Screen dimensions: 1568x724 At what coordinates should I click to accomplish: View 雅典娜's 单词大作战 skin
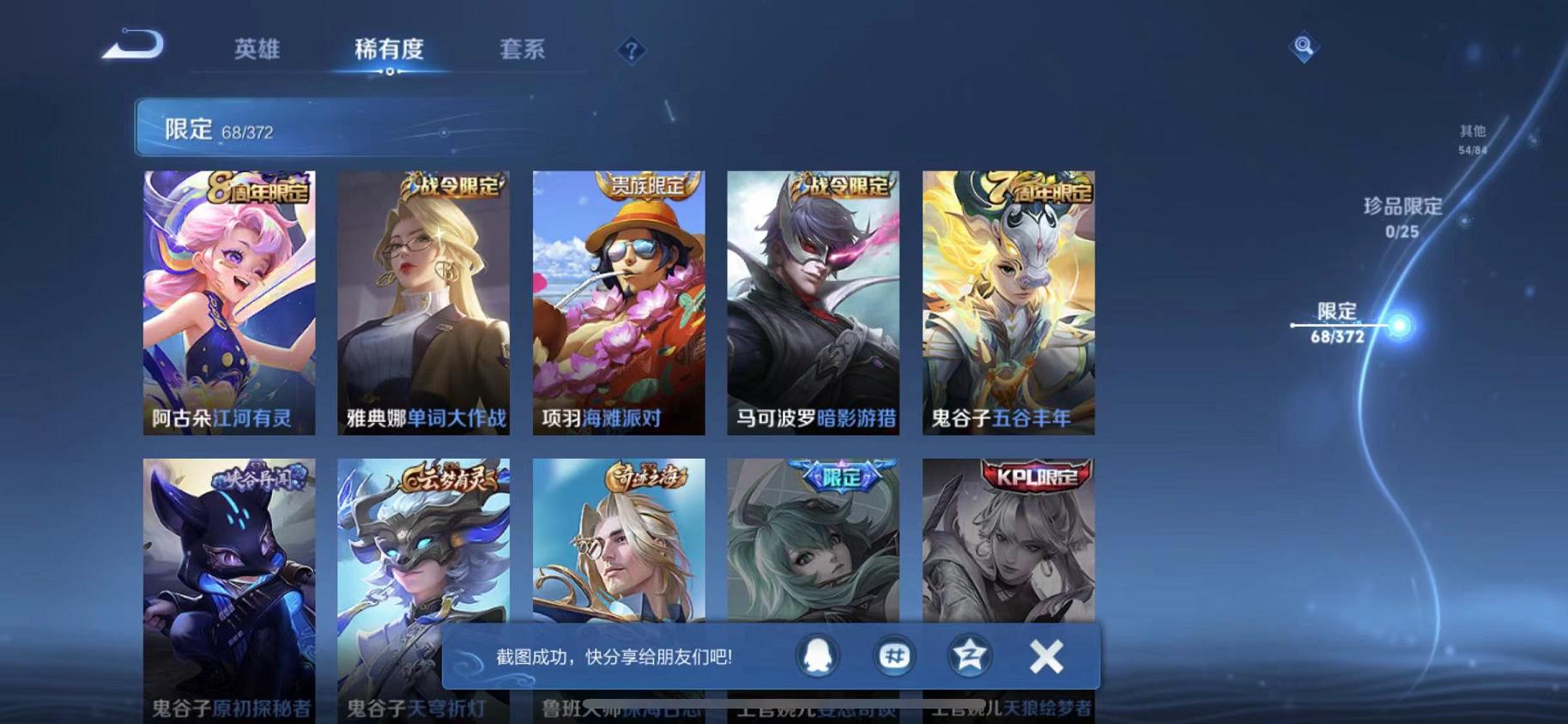pyautogui.click(x=424, y=300)
